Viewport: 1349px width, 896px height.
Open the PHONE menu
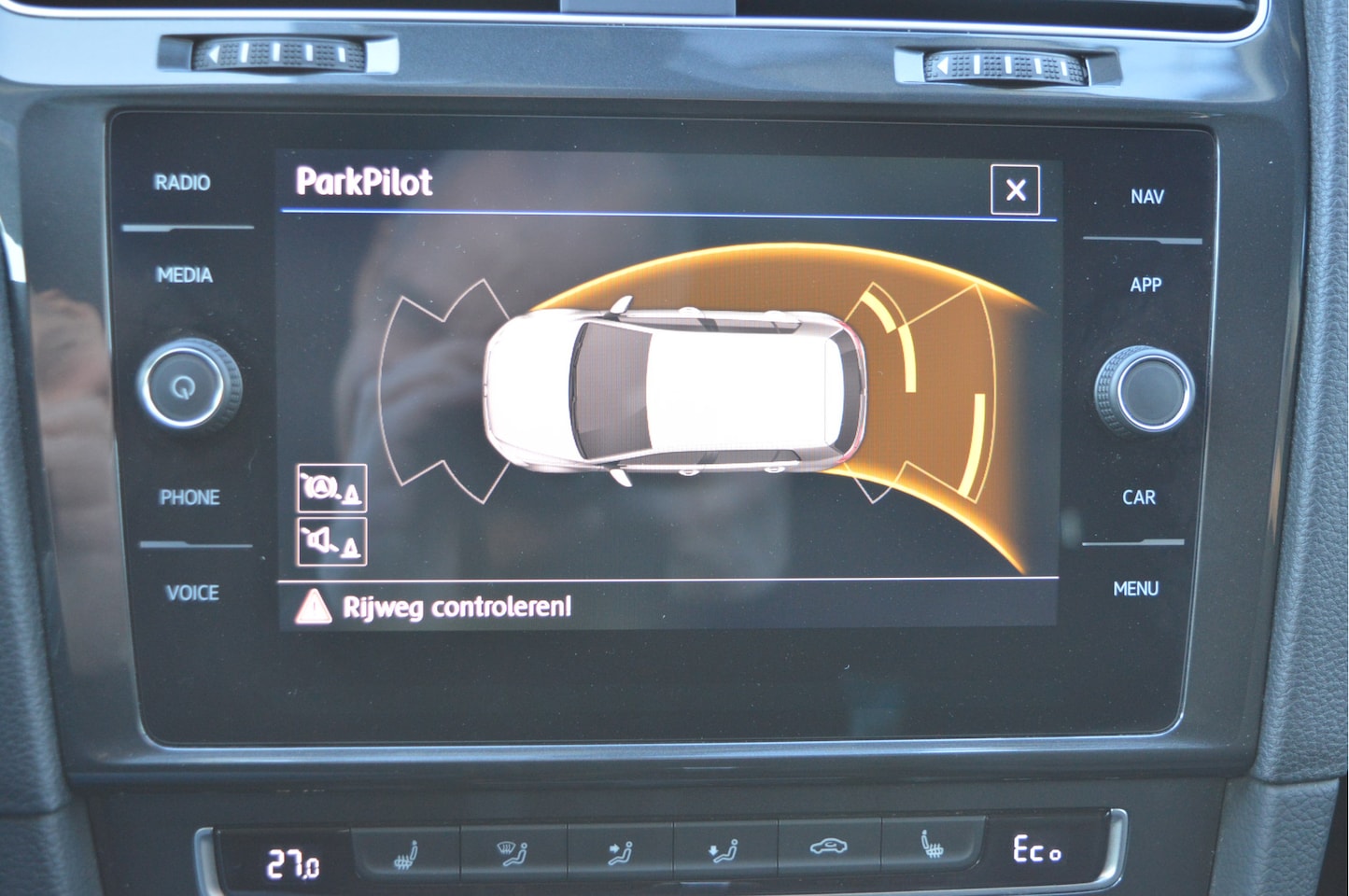pos(190,497)
